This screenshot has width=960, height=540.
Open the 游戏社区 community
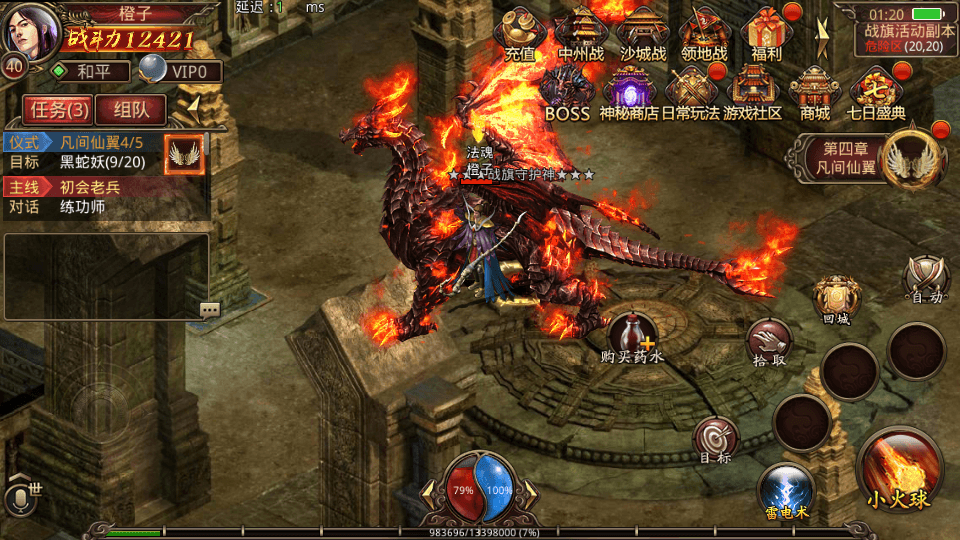(x=753, y=93)
